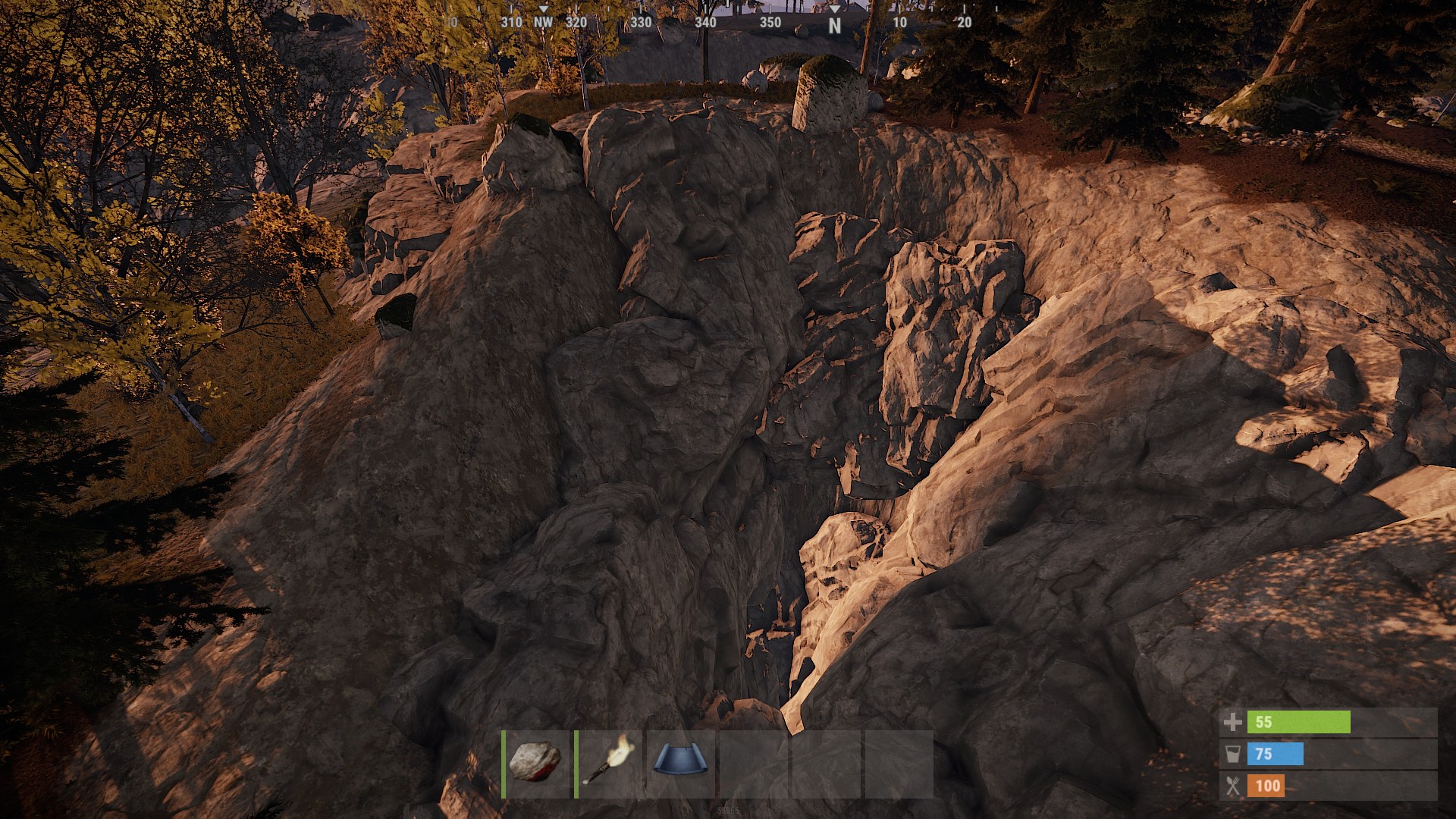Choose the building plan hotbar slot
Viewport: 1456px width, 819px height.
point(681,763)
